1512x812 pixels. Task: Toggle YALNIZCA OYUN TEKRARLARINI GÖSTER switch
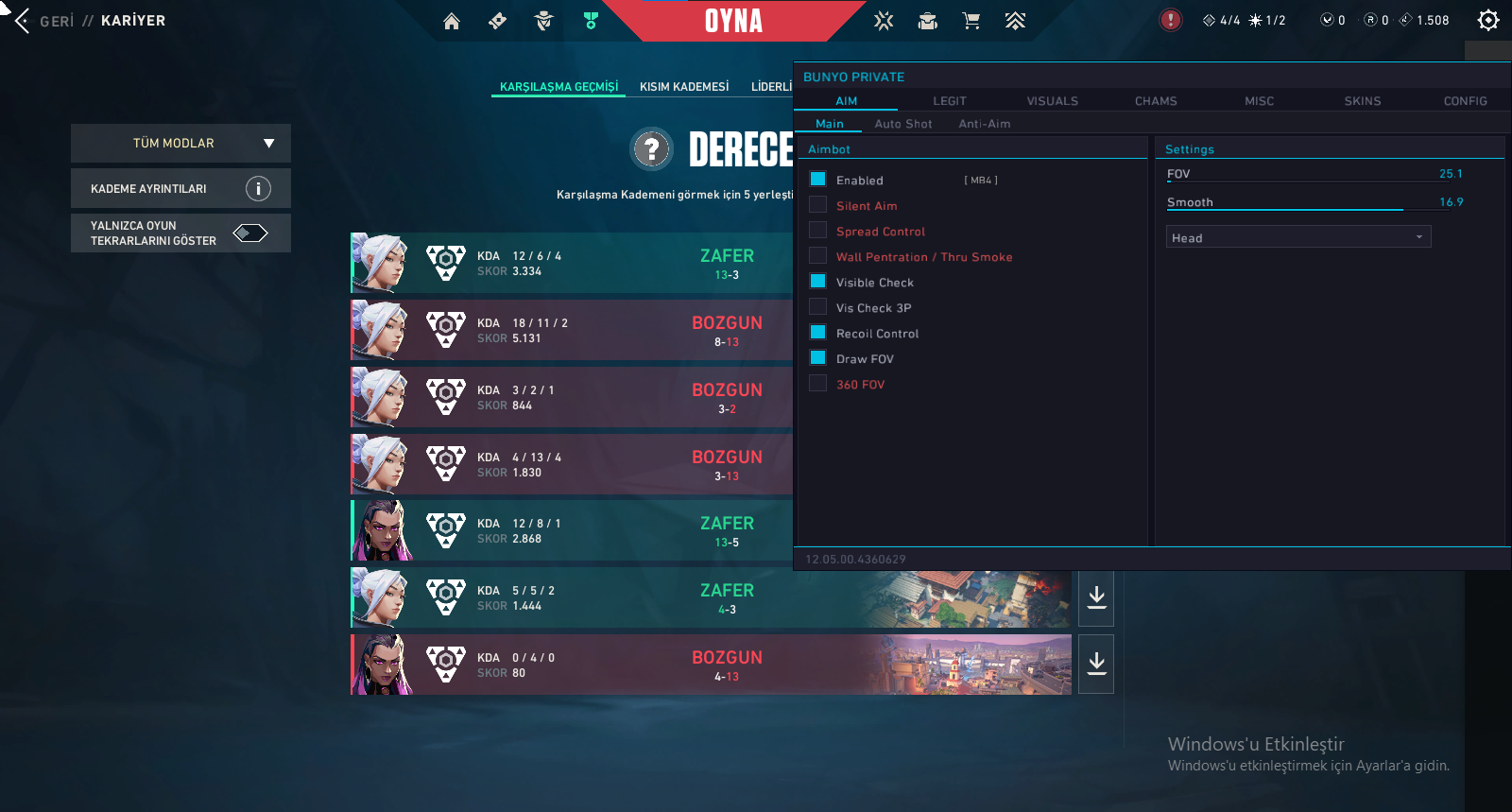250,233
